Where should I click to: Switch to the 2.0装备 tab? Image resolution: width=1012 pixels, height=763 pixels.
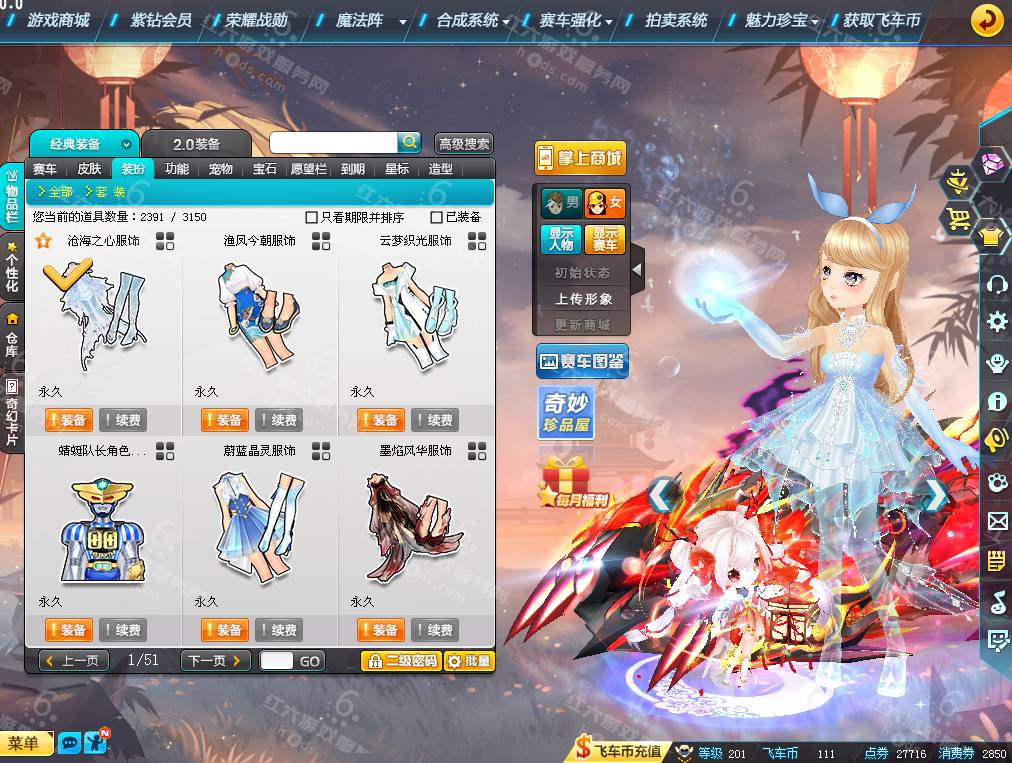tap(195, 144)
